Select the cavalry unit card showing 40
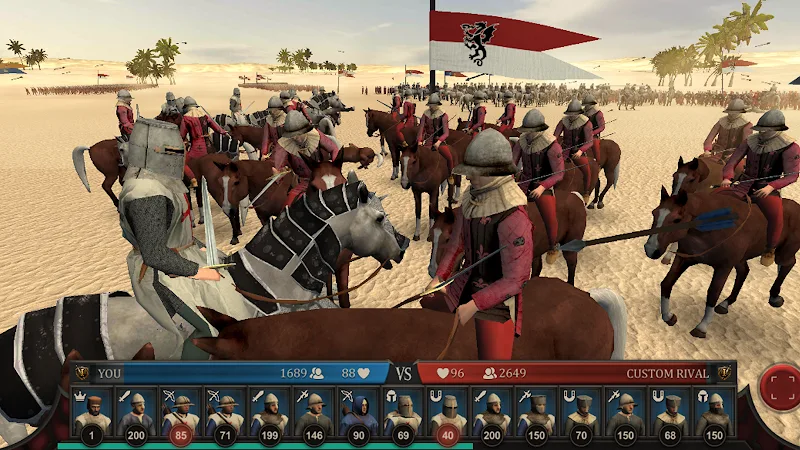Image resolution: width=800 pixels, height=450 pixels. pos(447,412)
